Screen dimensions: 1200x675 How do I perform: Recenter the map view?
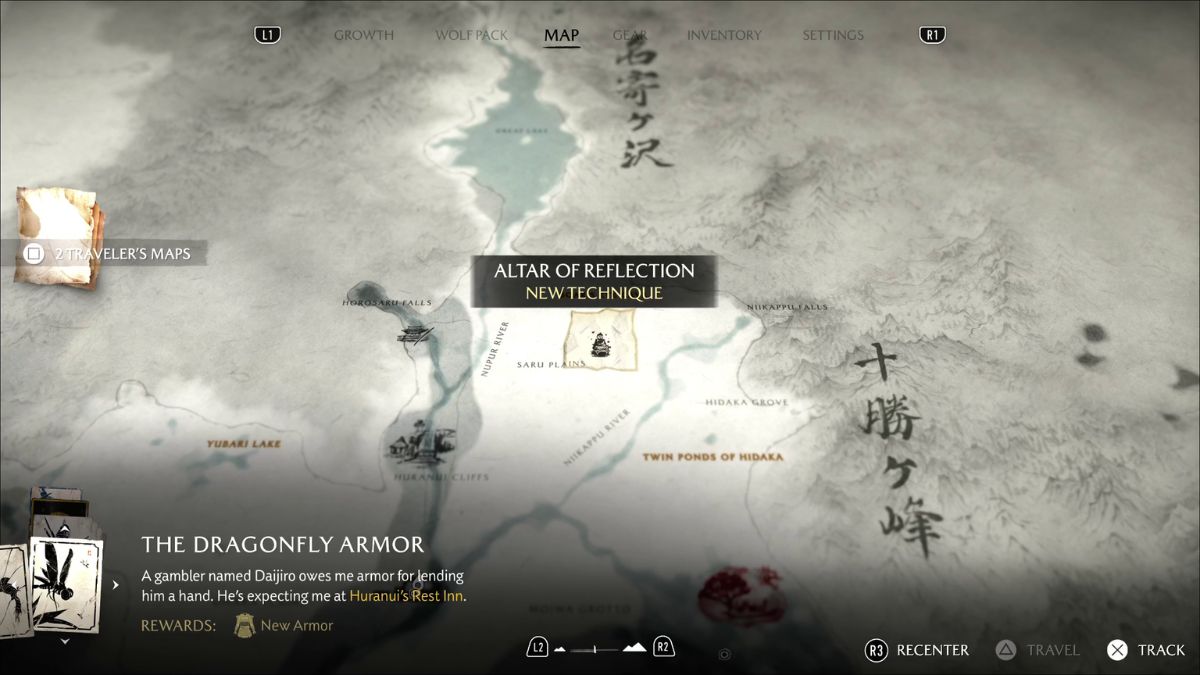click(917, 650)
